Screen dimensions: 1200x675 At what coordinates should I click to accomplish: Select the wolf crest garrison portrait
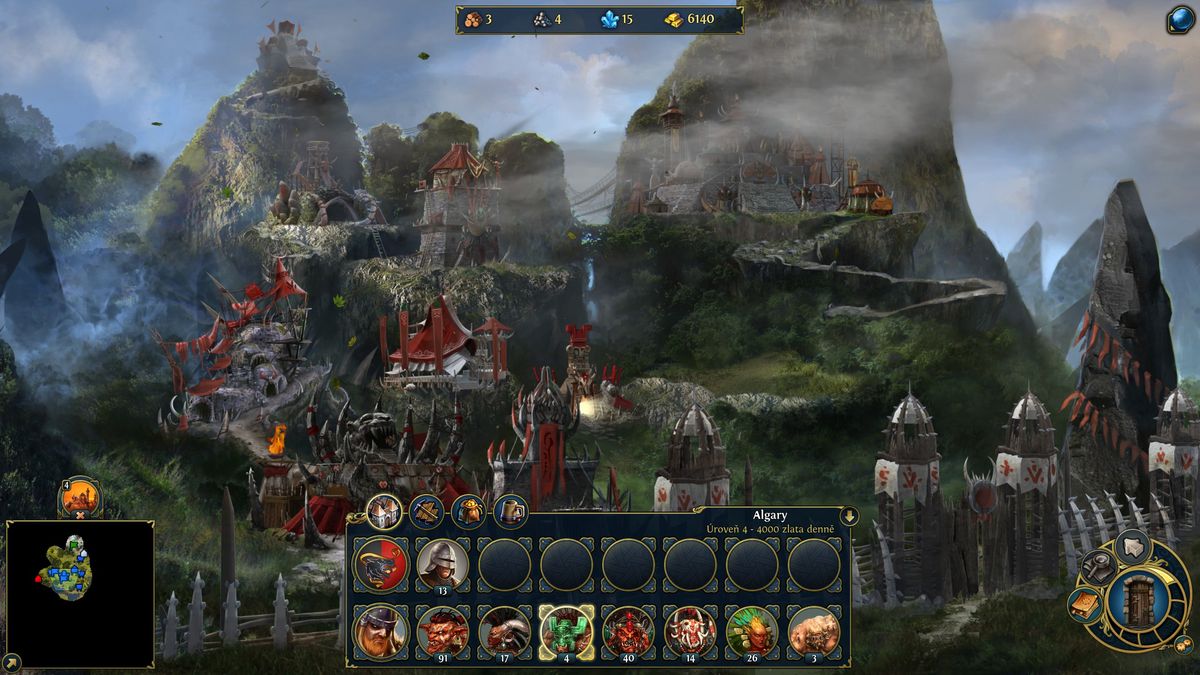pos(380,565)
